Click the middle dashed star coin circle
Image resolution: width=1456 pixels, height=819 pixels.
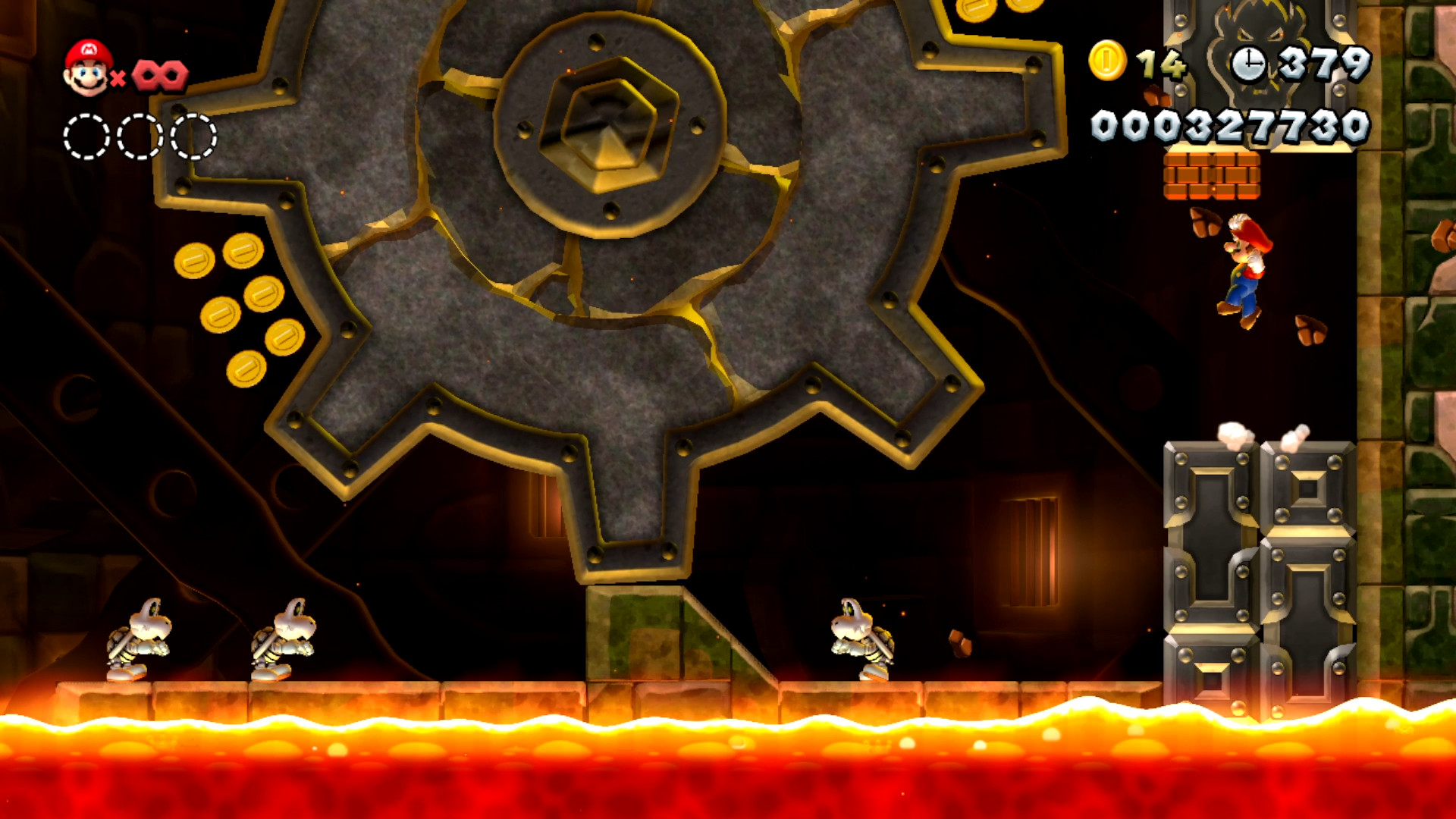[139, 135]
